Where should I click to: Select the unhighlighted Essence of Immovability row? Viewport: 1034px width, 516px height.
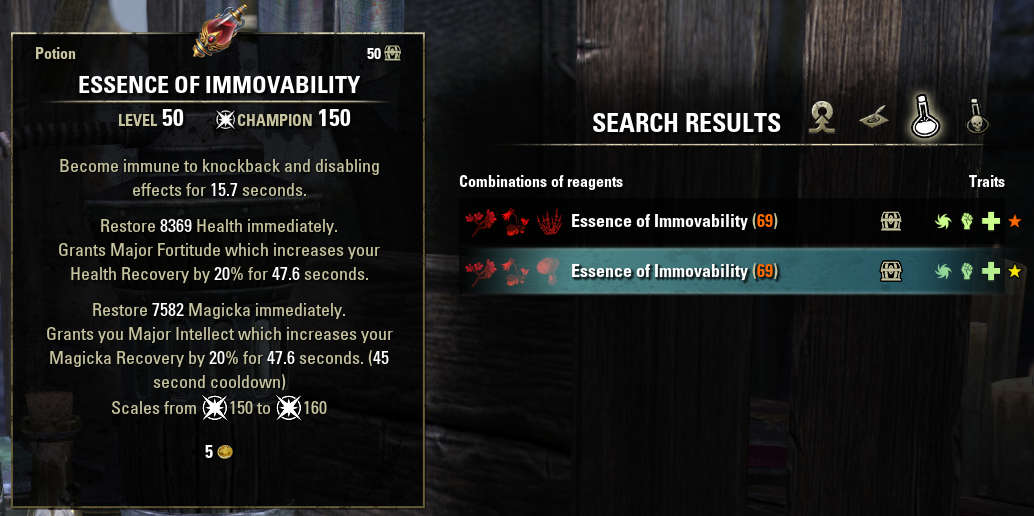click(x=673, y=221)
